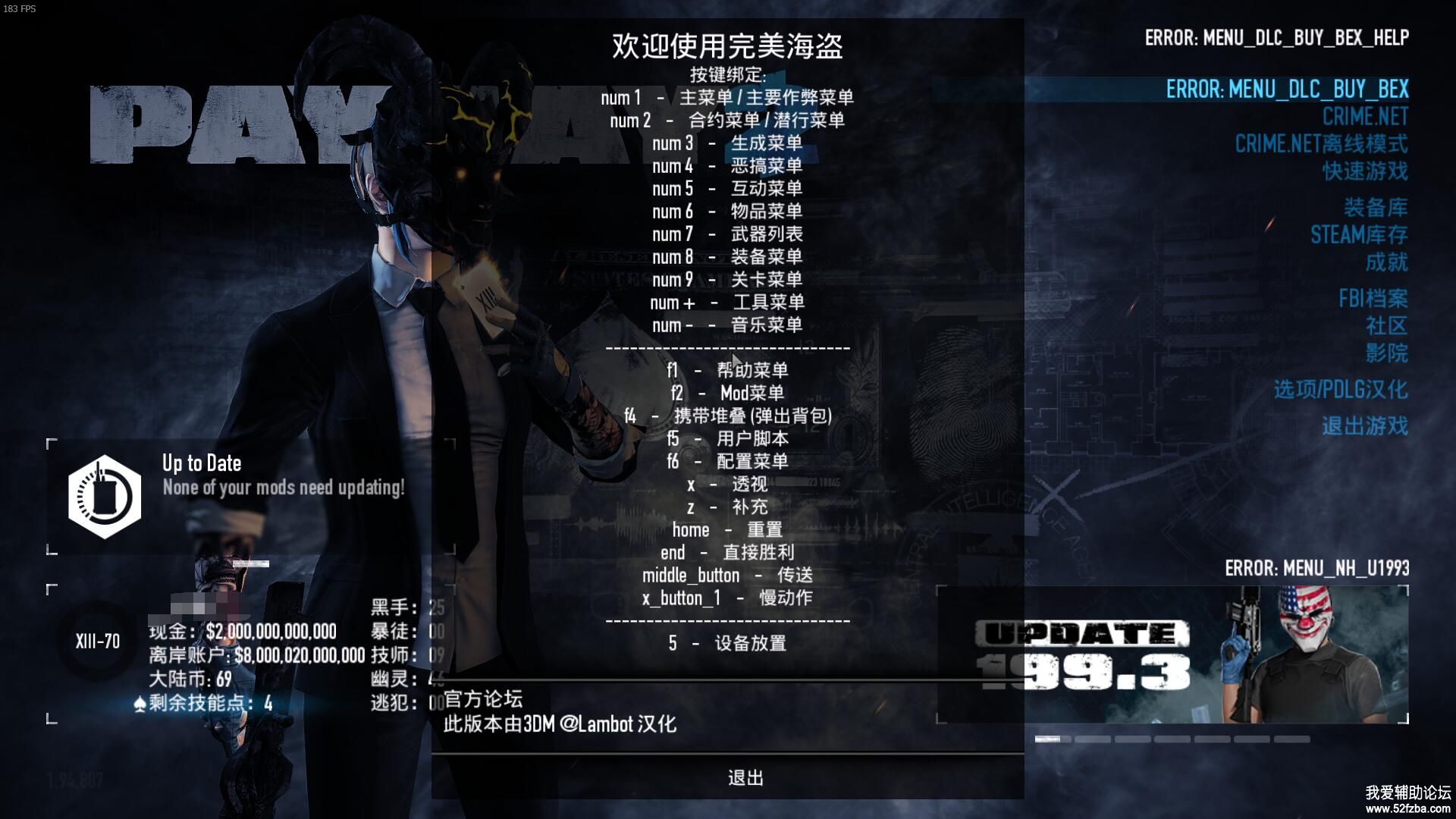Open STEAM库存 inventory
The height and width of the screenshot is (819, 1456).
pyautogui.click(x=1359, y=235)
